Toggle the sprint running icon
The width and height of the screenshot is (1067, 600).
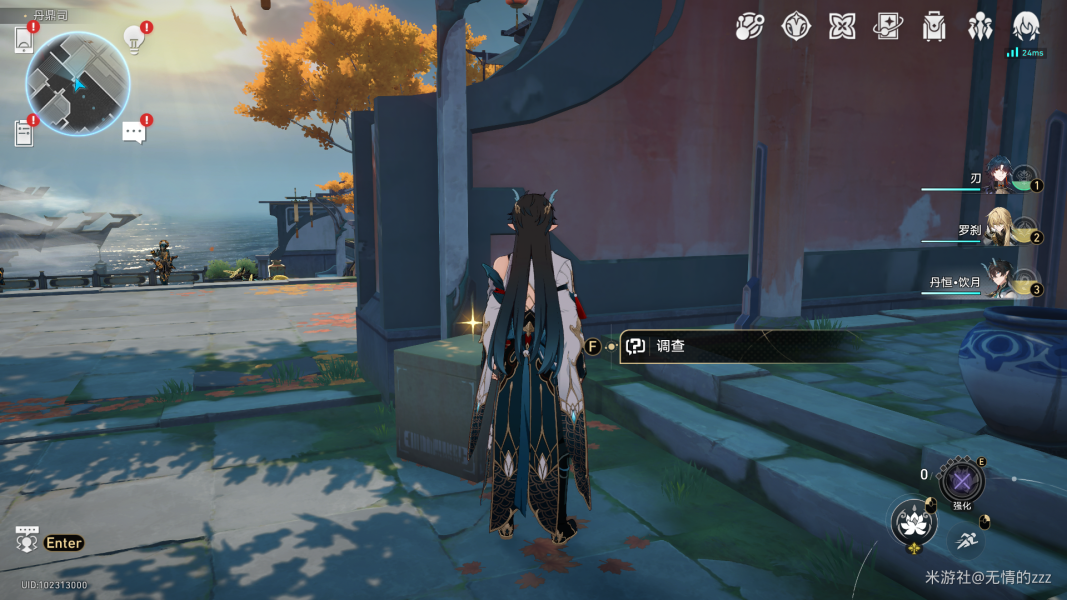tap(965, 541)
